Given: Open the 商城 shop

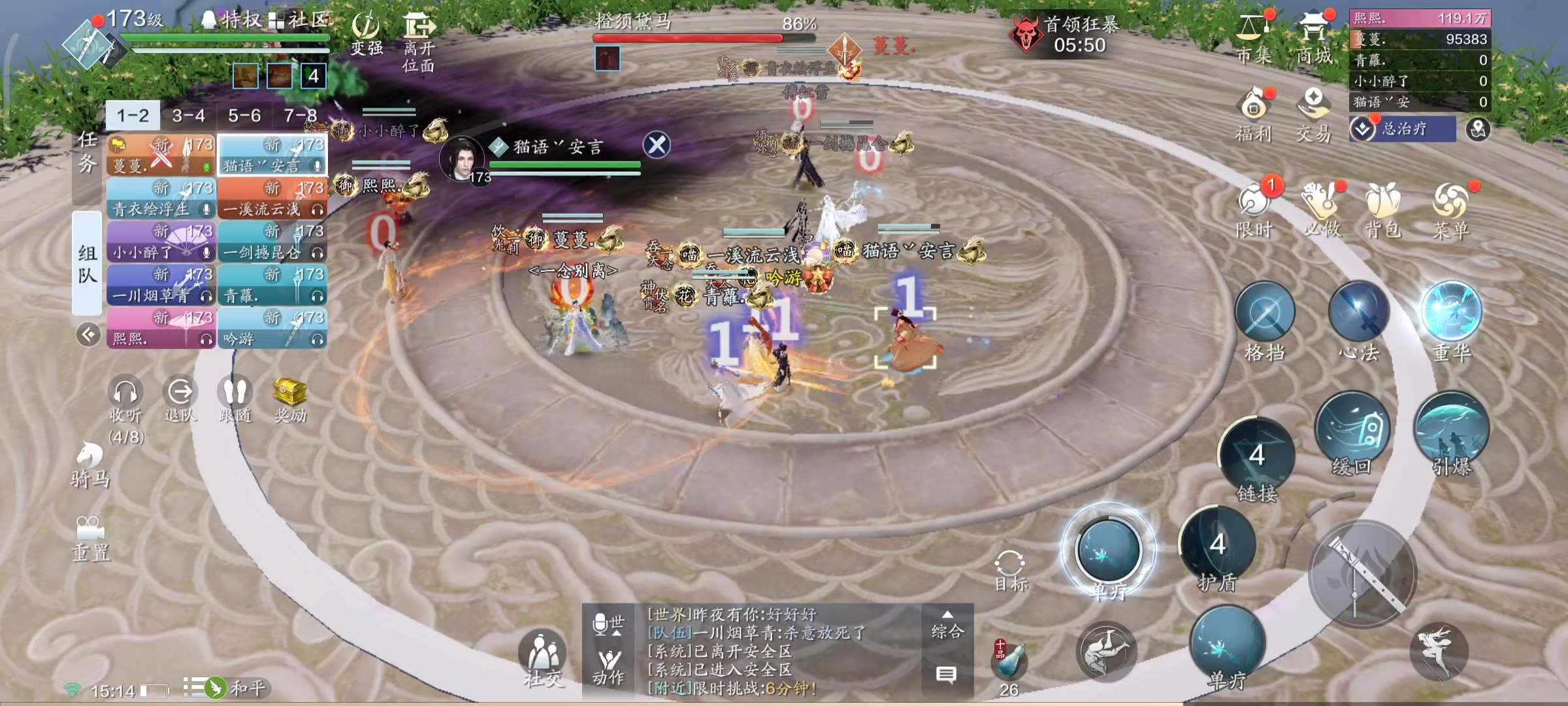Looking at the screenshot, I should [1314, 38].
